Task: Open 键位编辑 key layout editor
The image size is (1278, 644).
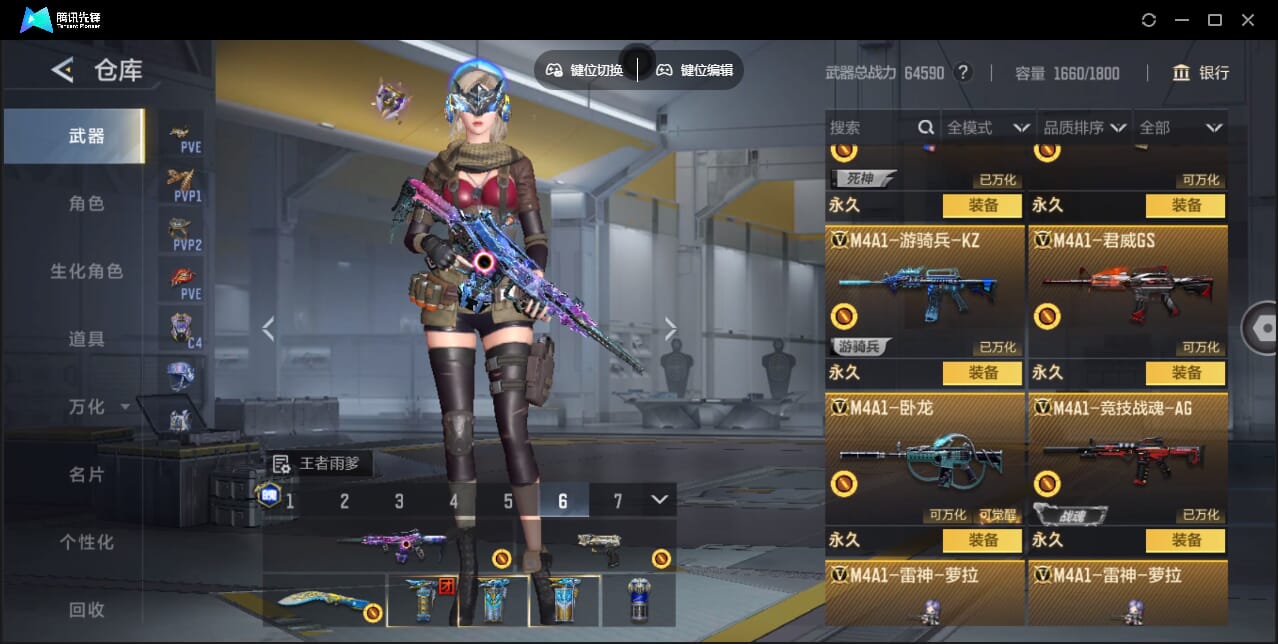Action: tap(695, 70)
